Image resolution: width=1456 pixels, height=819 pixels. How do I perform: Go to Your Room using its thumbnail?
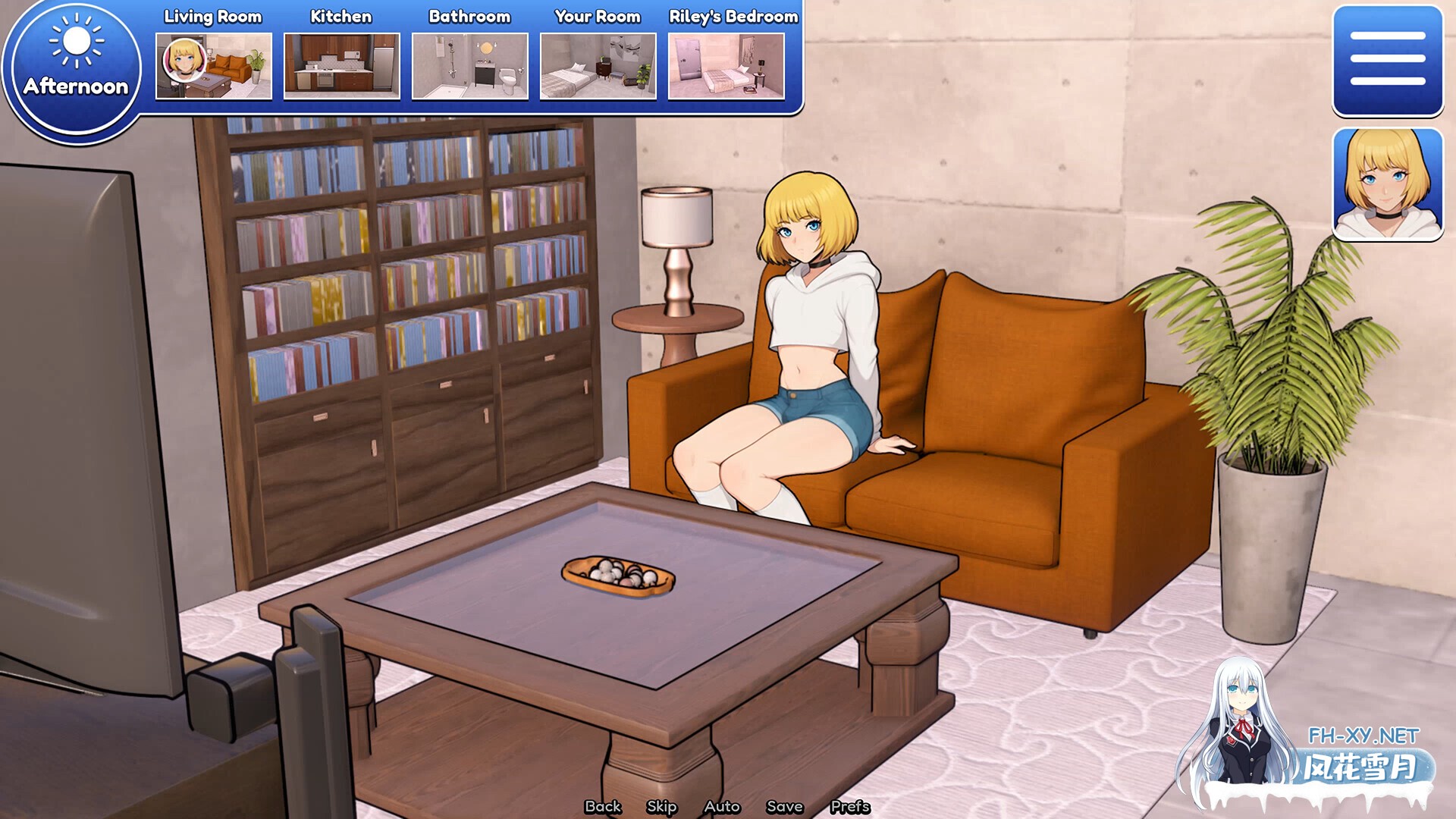(x=597, y=67)
